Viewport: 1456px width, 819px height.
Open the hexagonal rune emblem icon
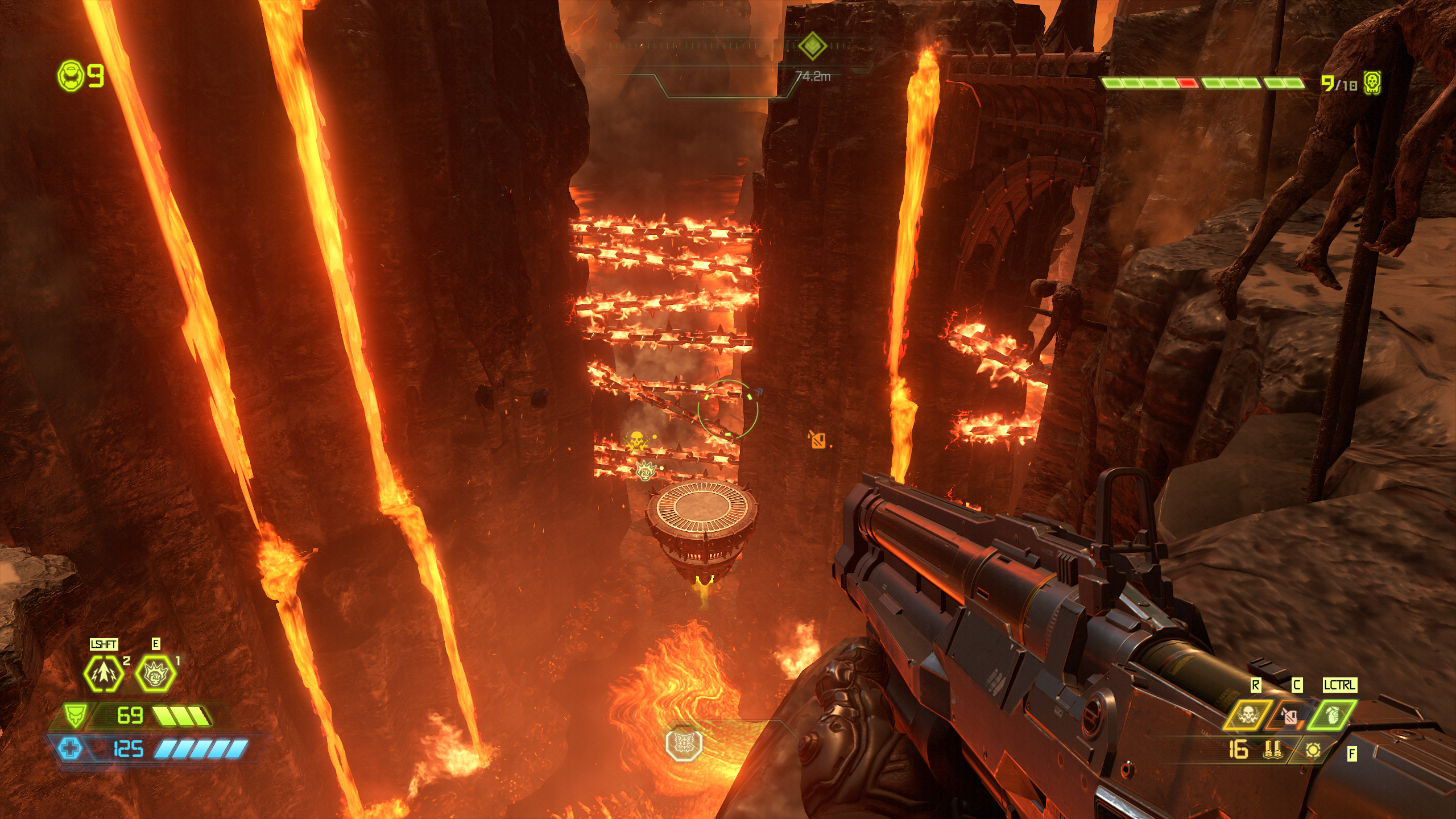coord(684,743)
